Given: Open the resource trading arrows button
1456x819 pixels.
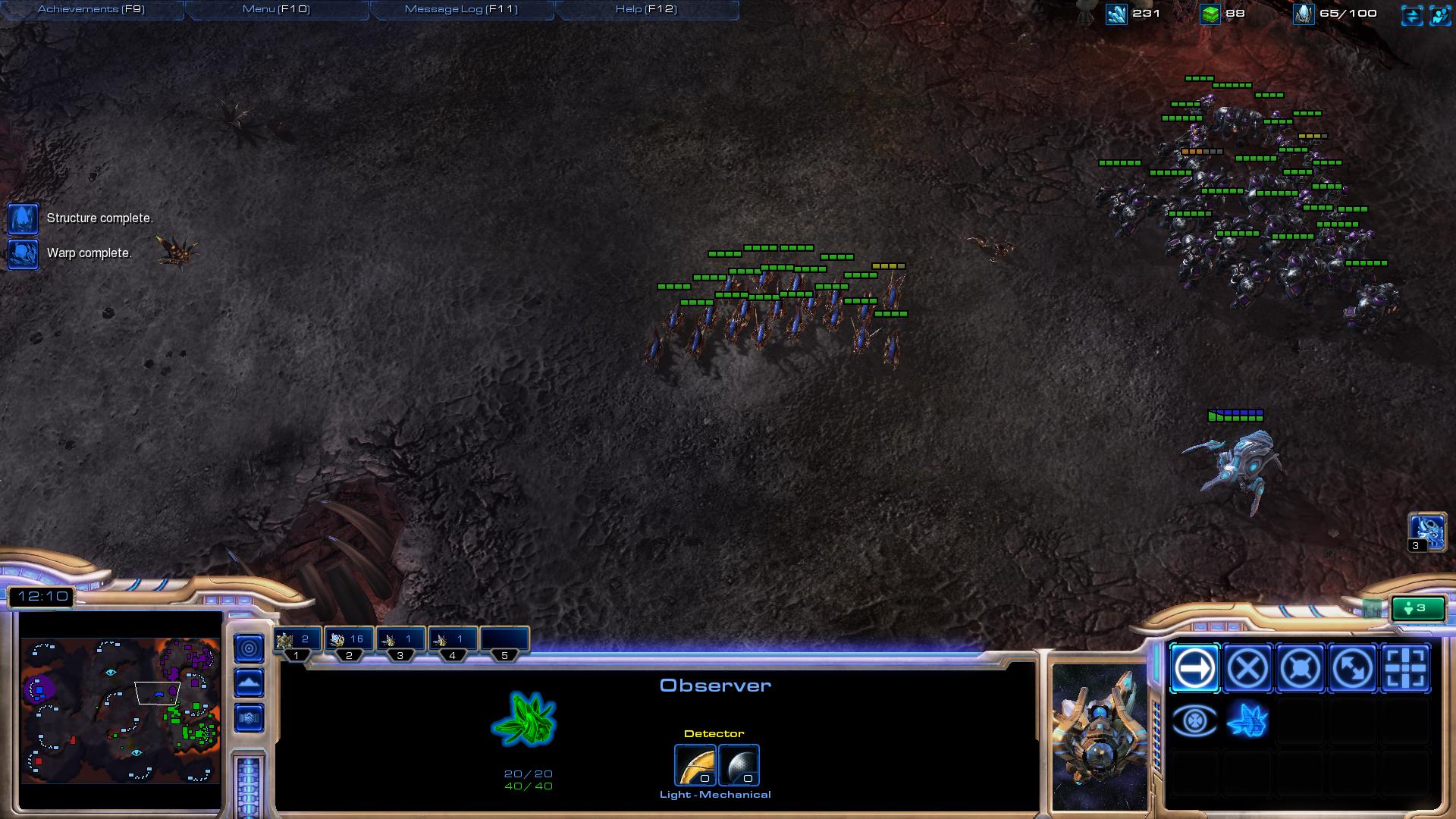Looking at the screenshot, I should coord(1411,15).
